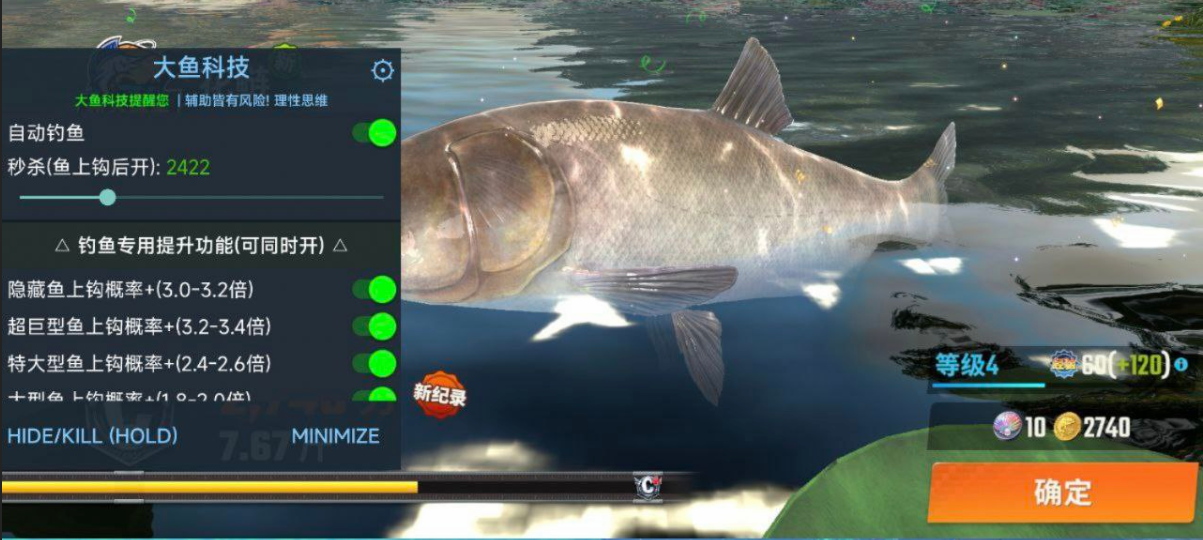The height and width of the screenshot is (540, 1203).
Task: Open the overlay gear settings icon
Action: click(x=382, y=70)
